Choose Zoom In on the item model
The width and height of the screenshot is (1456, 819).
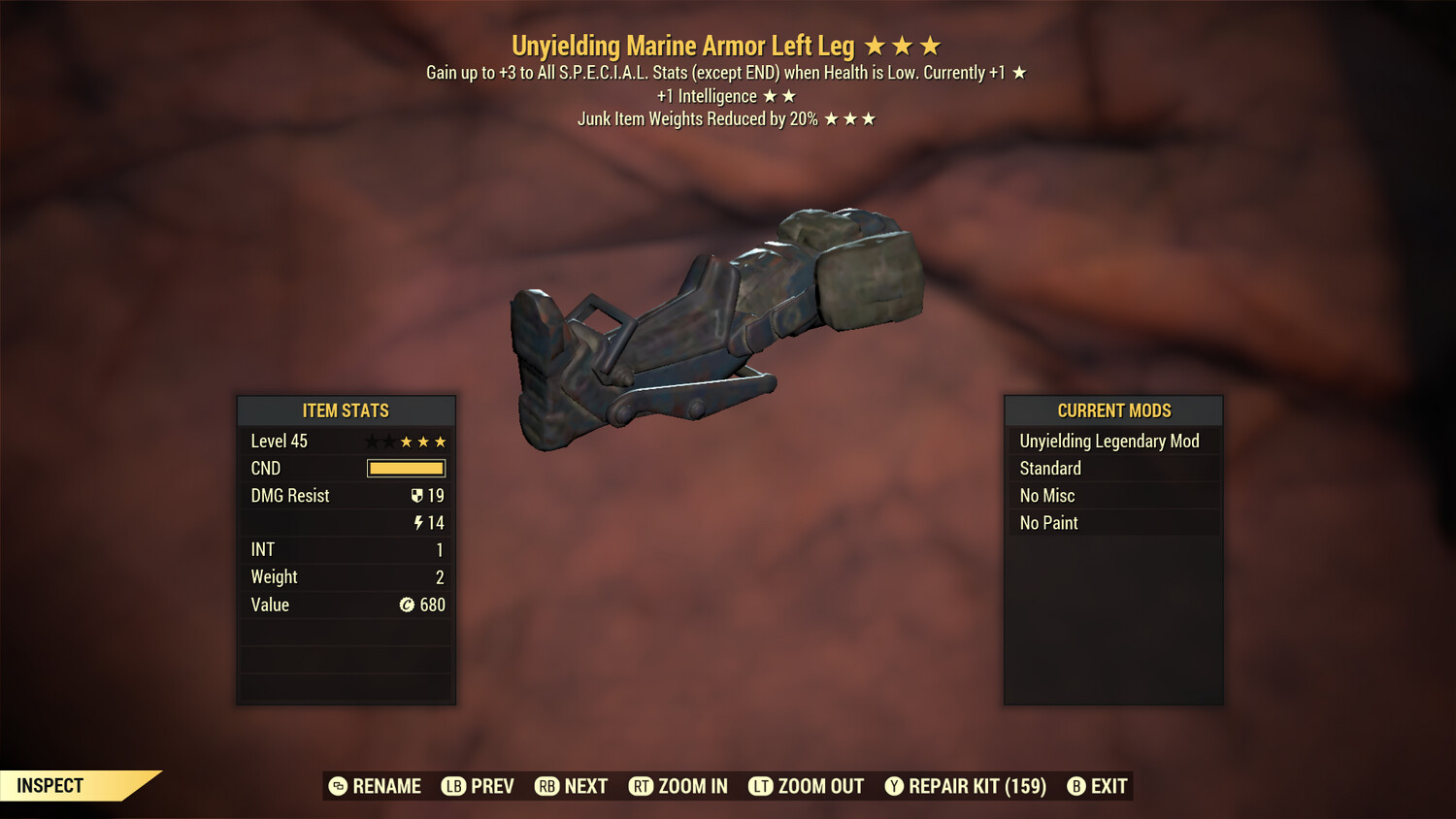click(x=678, y=786)
